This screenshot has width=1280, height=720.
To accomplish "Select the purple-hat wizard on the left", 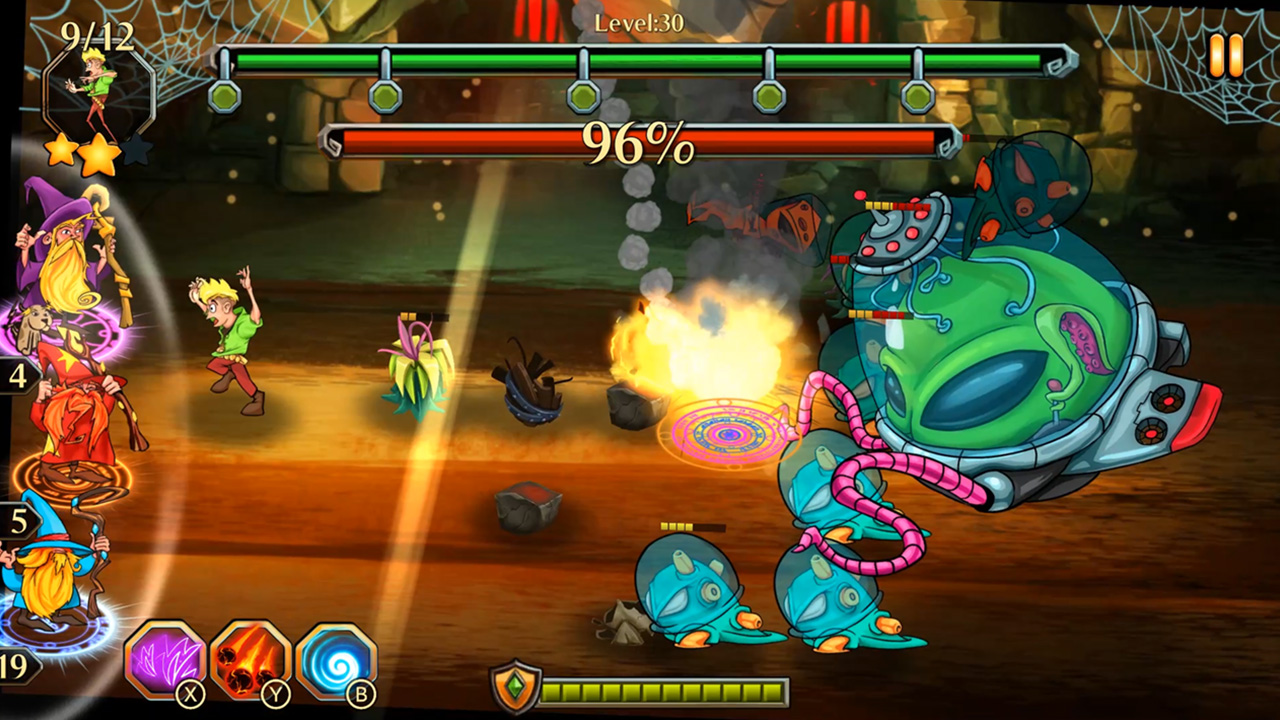I will [62, 250].
